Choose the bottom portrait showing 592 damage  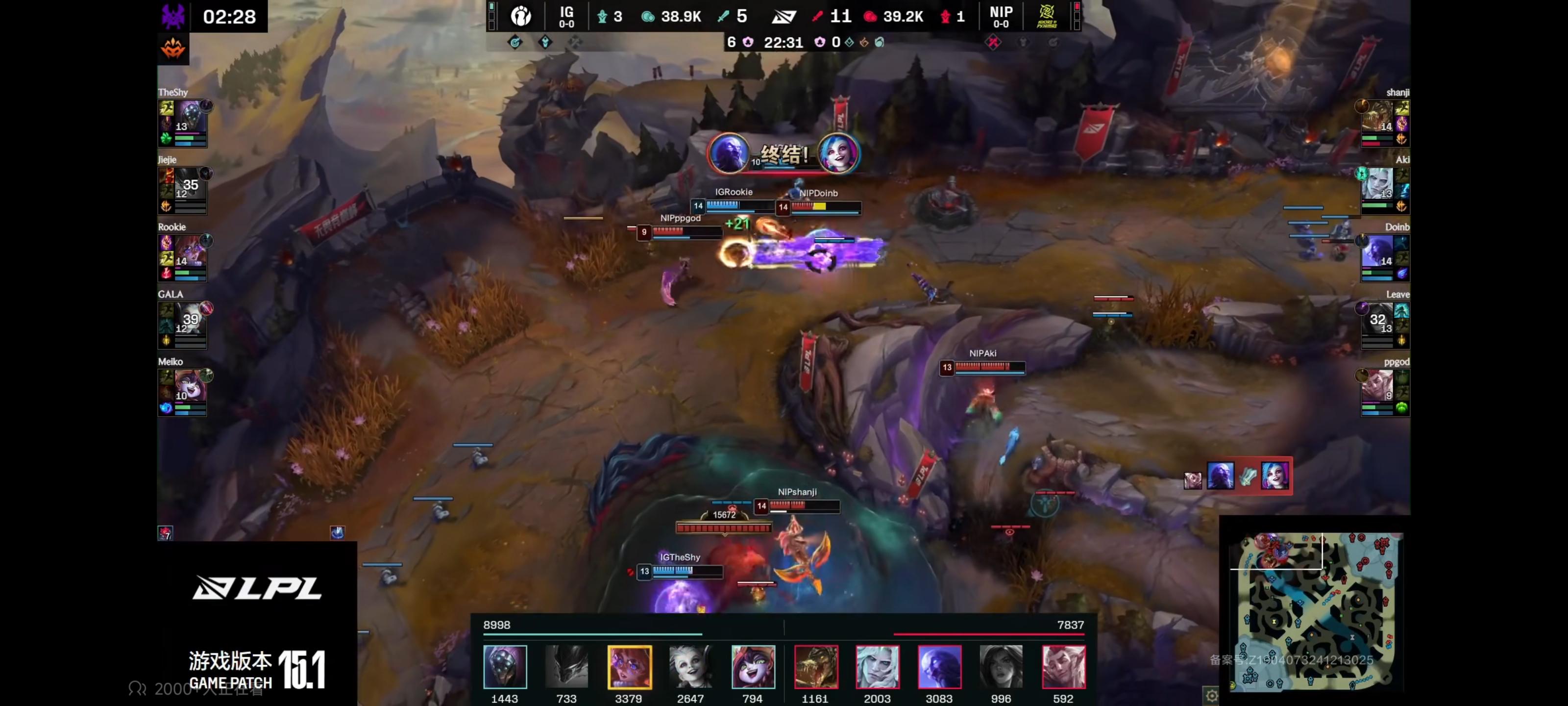pos(1063,667)
